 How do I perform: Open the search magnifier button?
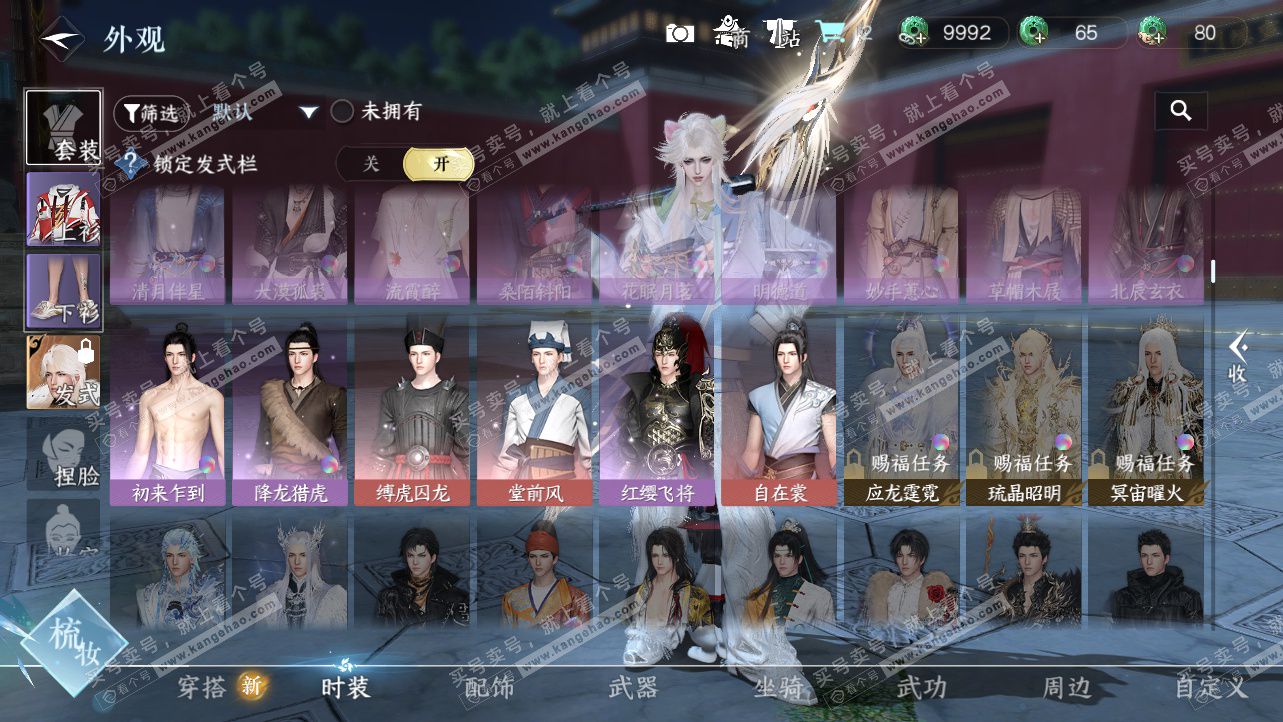point(1181,111)
